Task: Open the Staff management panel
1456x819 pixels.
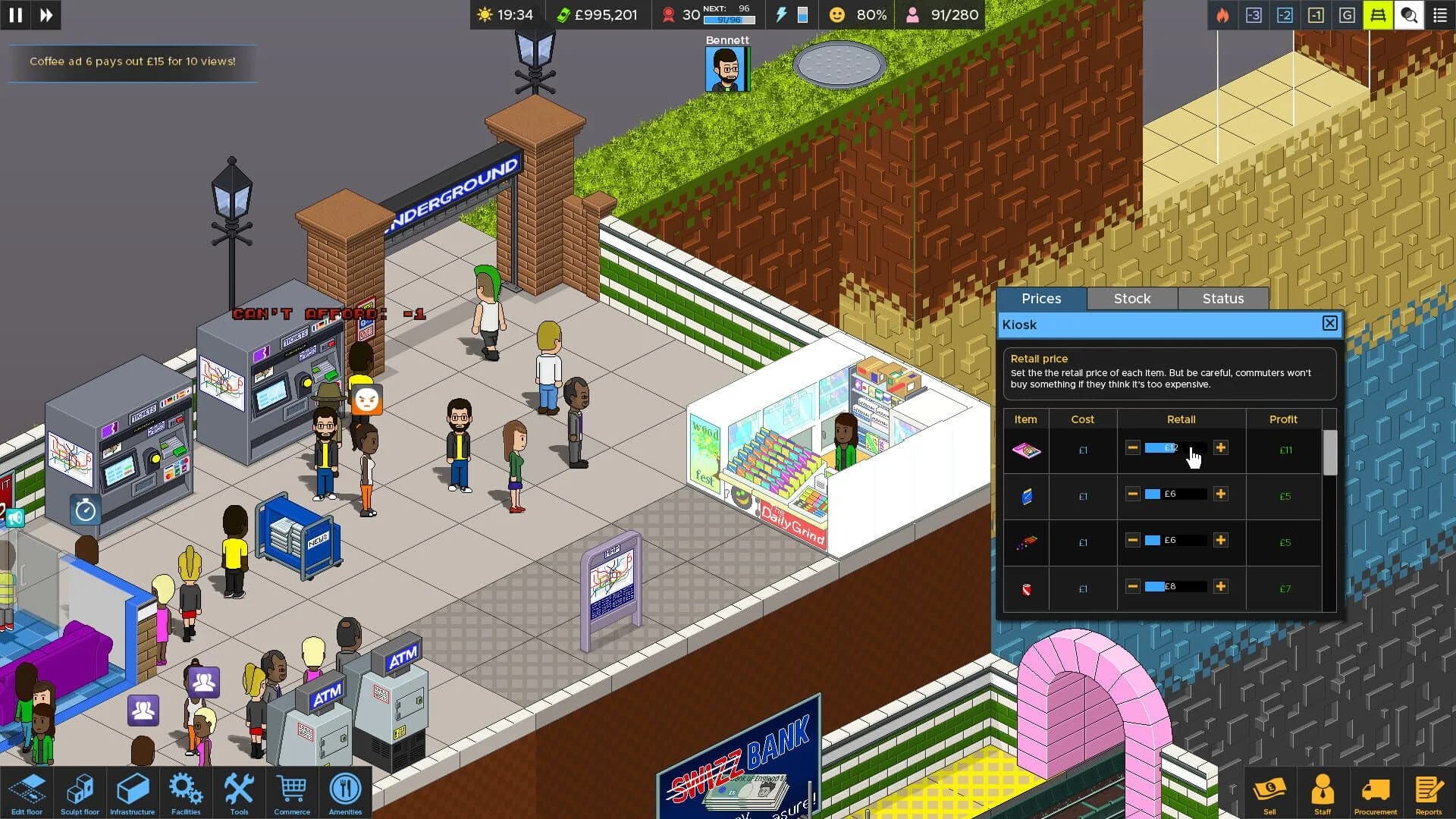Action: click(1323, 792)
